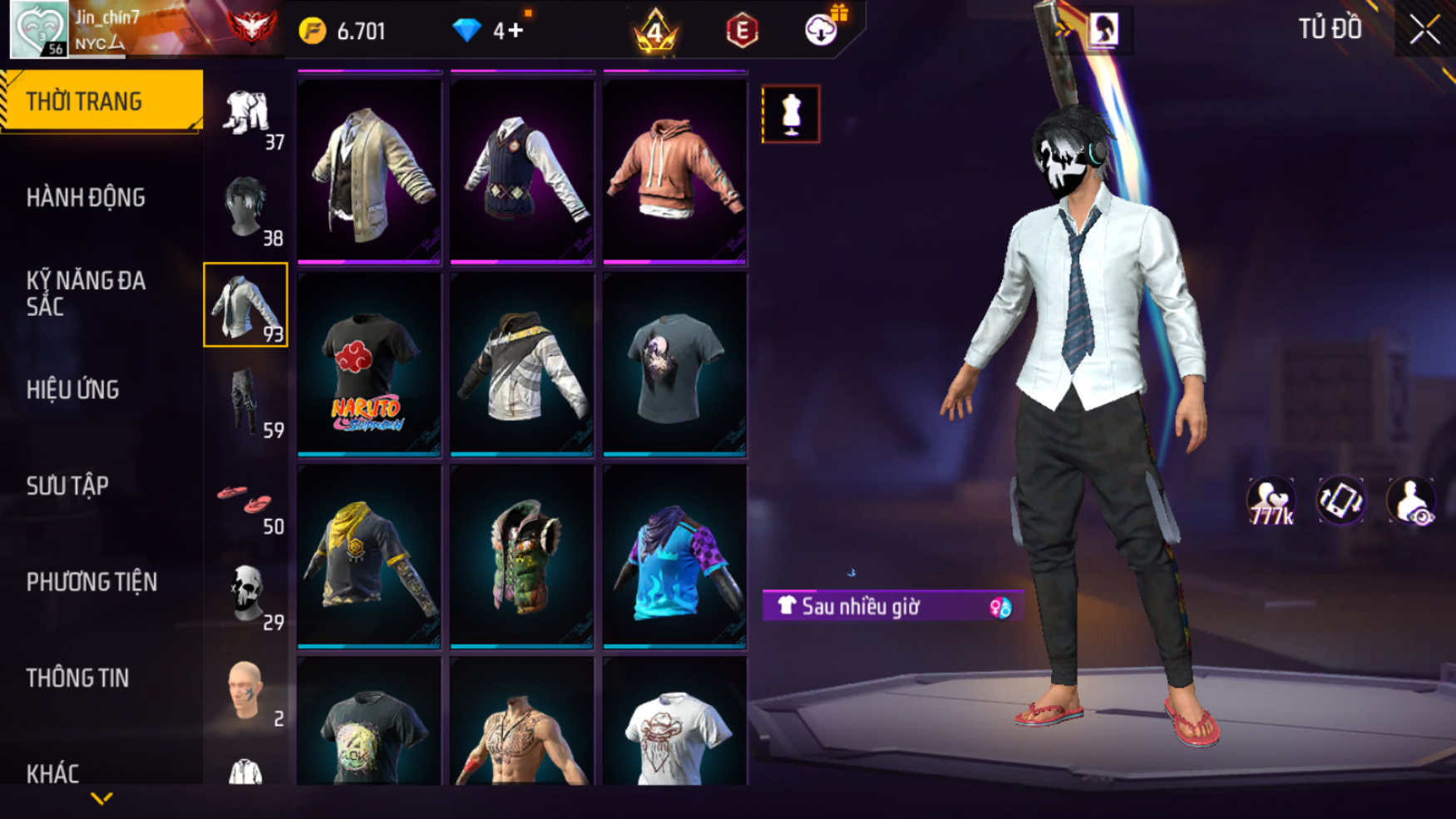The height and width of the screenshot is (819, 1456).
Task: Pick the navy sweater vest top
Action: 521,170
